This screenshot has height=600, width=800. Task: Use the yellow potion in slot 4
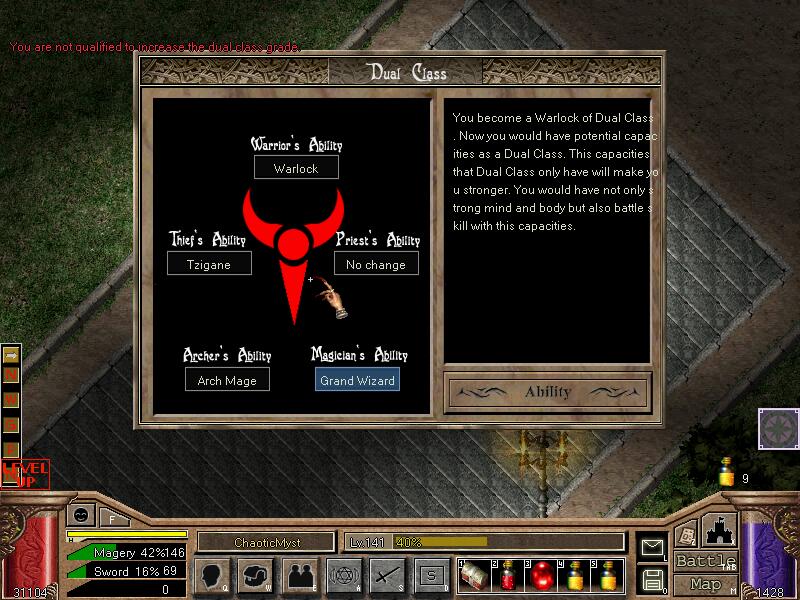point(576,577)
